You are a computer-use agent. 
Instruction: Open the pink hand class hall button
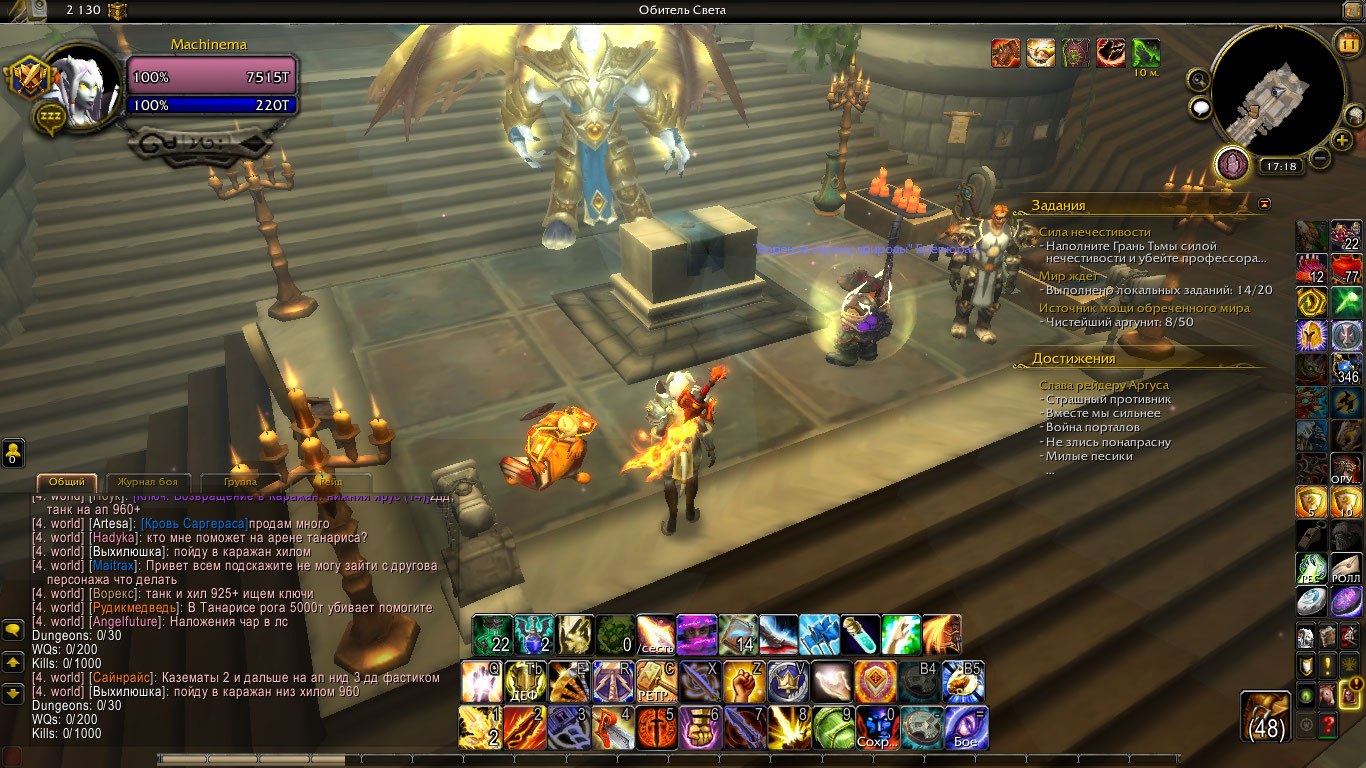1231,162
